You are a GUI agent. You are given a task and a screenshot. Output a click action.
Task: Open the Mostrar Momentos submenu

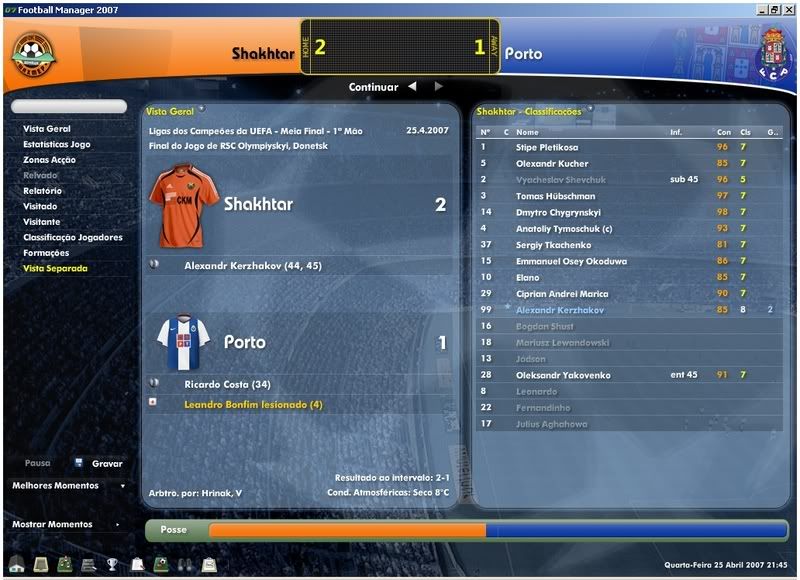coord(66,524)
